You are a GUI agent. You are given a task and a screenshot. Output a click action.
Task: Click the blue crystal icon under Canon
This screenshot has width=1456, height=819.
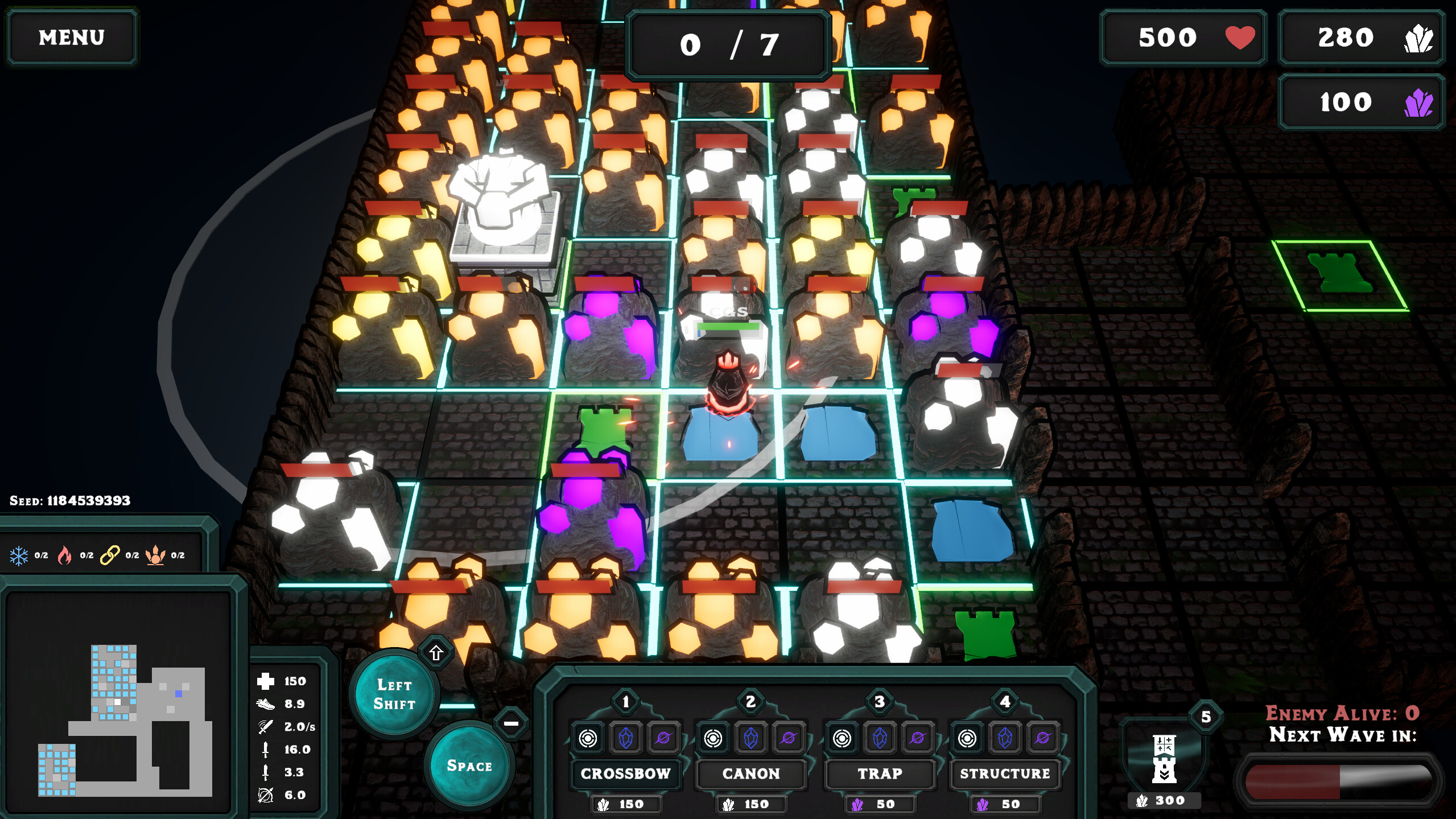[x=750, y=738]
